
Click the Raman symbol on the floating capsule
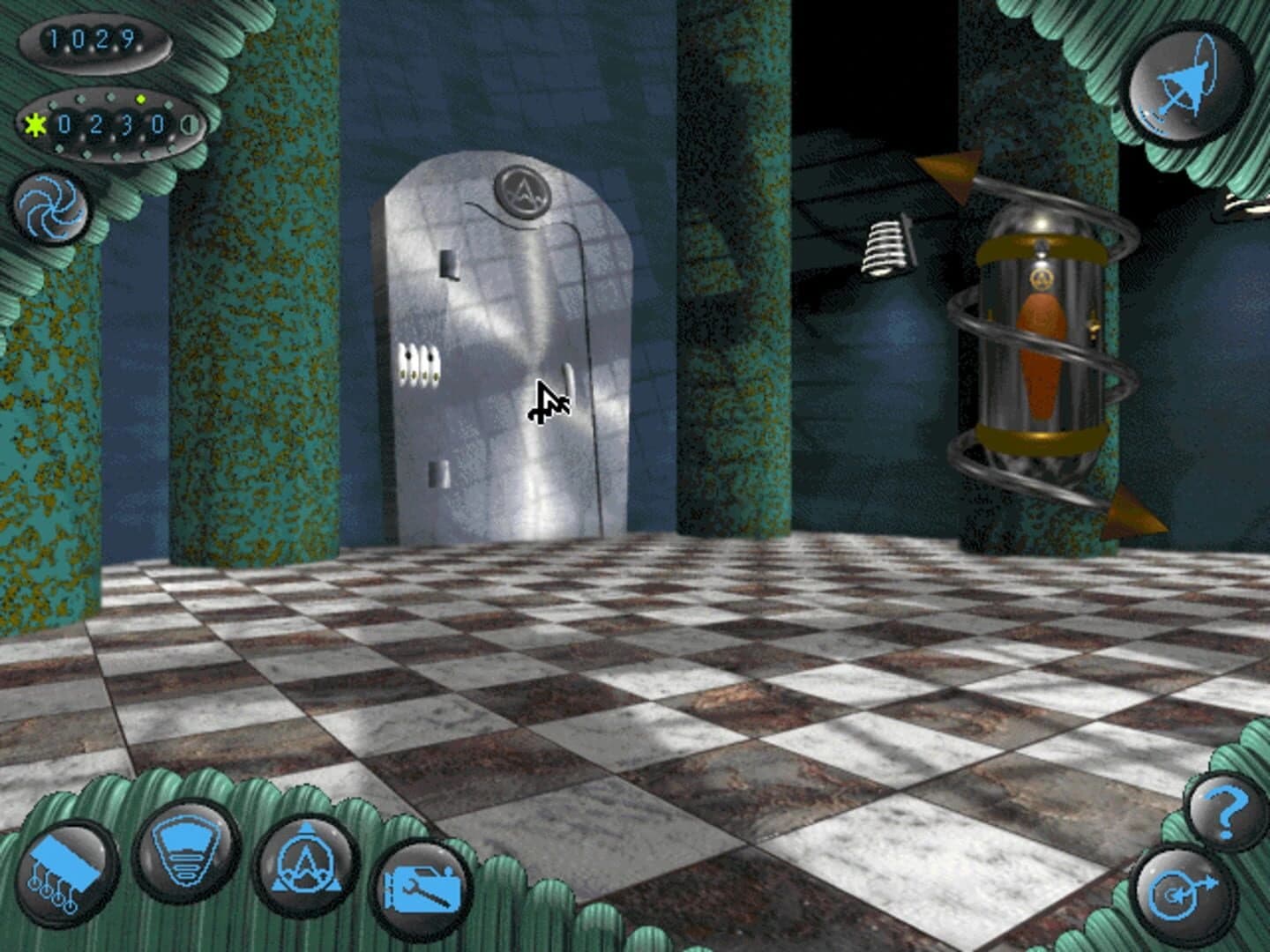(1042, 280)
